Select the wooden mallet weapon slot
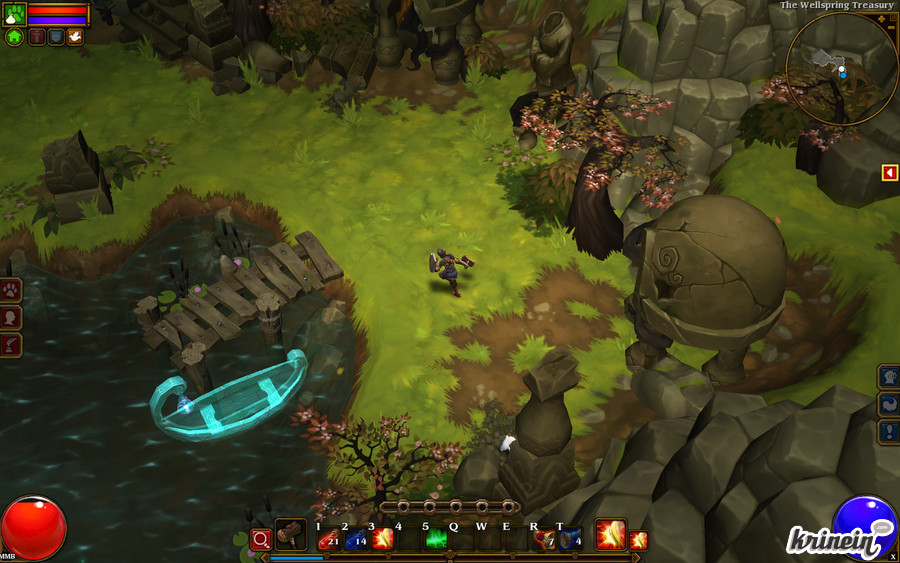Viewport: 900px width, 563px height. (x=291, y=535)
